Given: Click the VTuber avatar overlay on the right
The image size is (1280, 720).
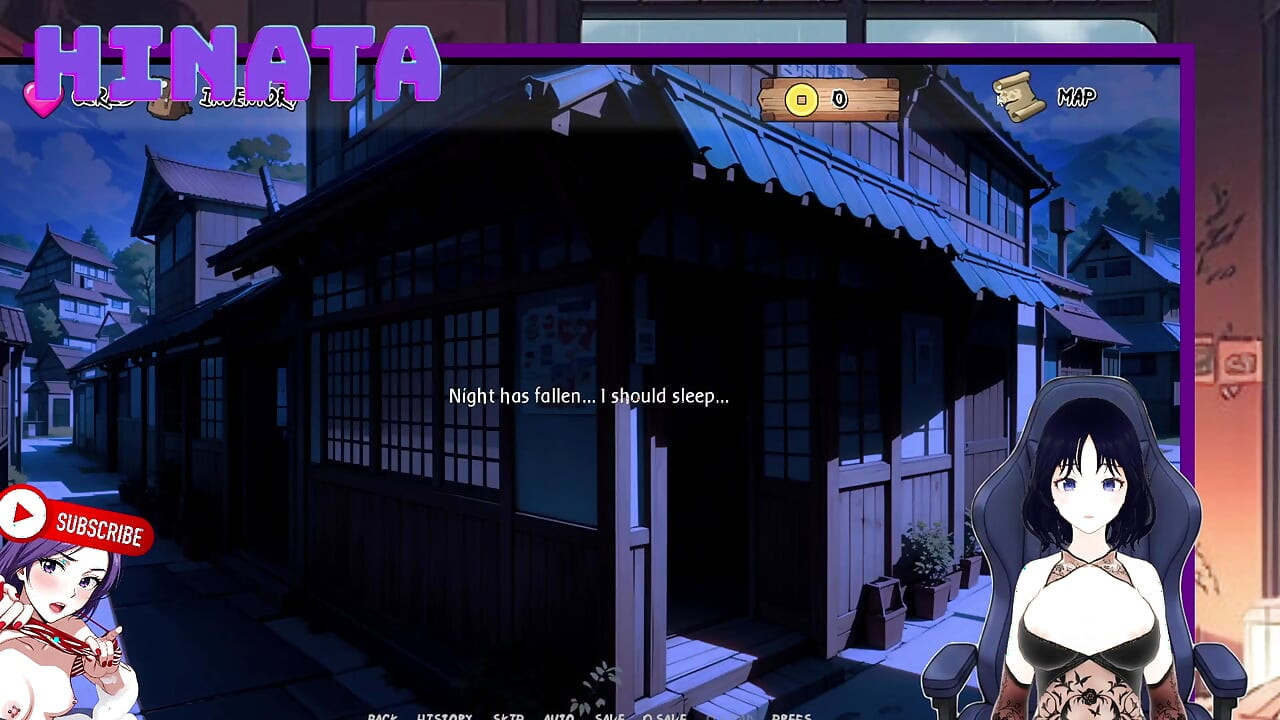Looking at the screenshot, I should 1090,550.
